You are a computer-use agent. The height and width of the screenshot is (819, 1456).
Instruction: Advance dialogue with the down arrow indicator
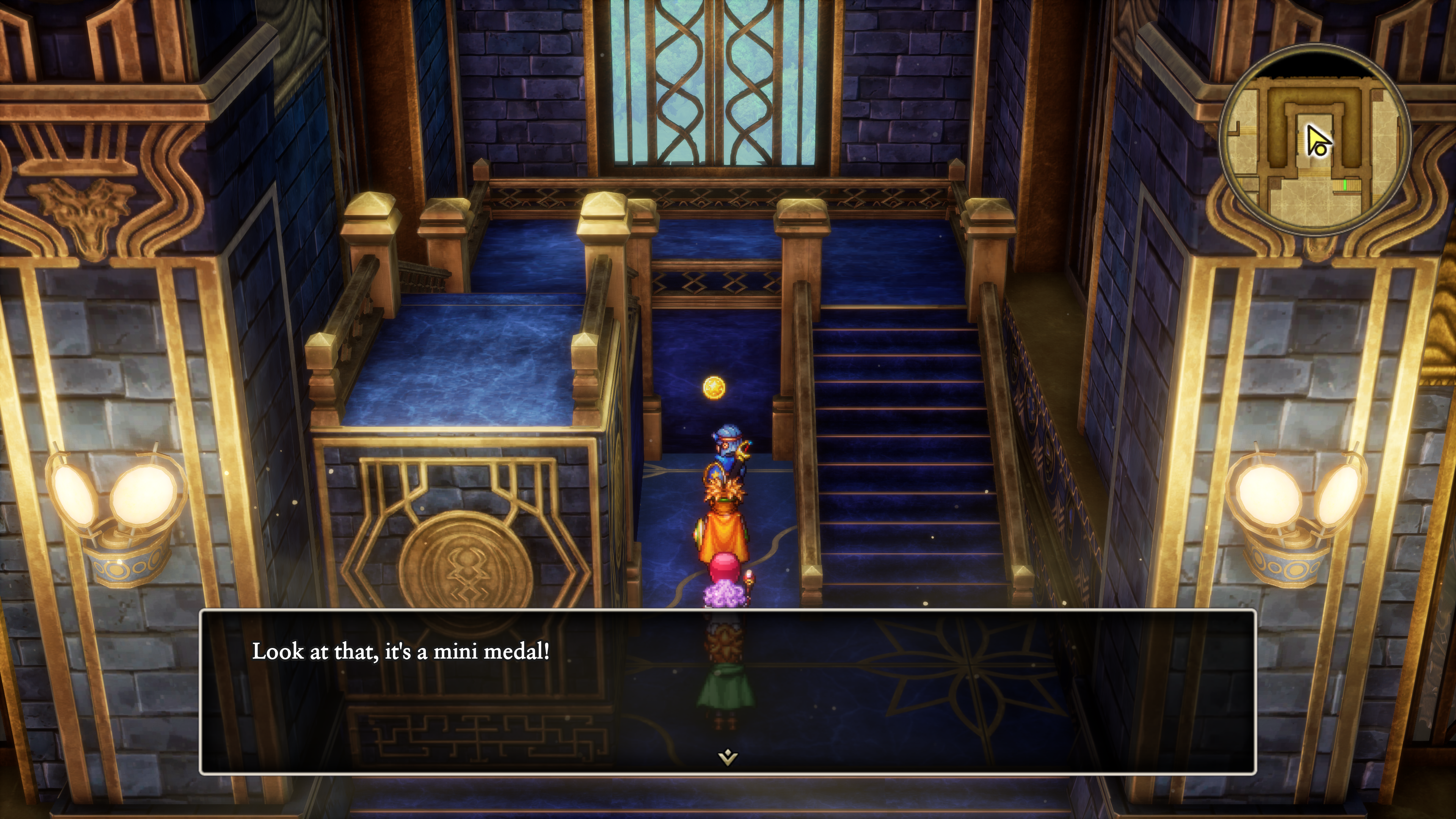(x=728, y=756)
